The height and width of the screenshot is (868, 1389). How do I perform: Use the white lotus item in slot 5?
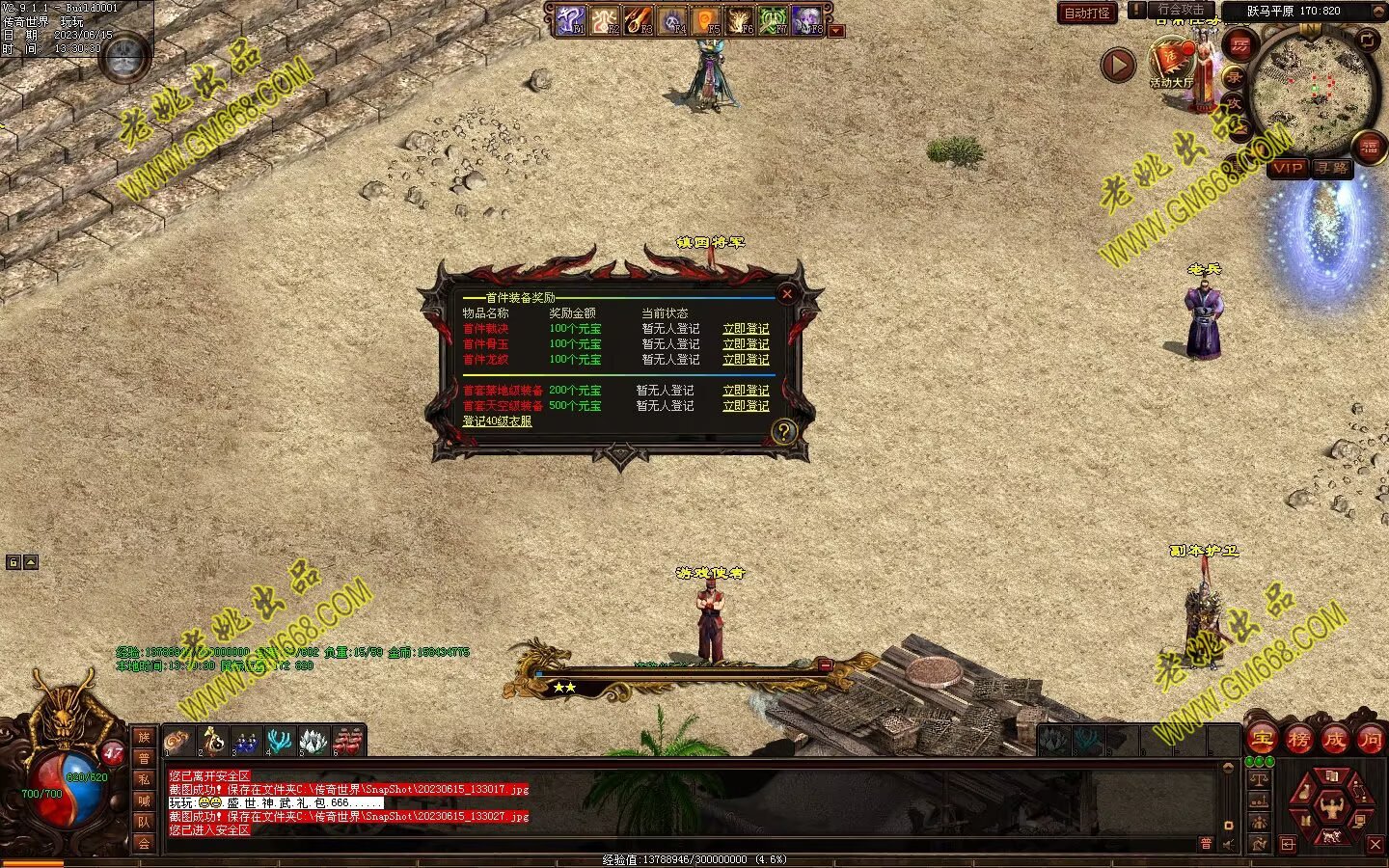click(x=313, y=742)
